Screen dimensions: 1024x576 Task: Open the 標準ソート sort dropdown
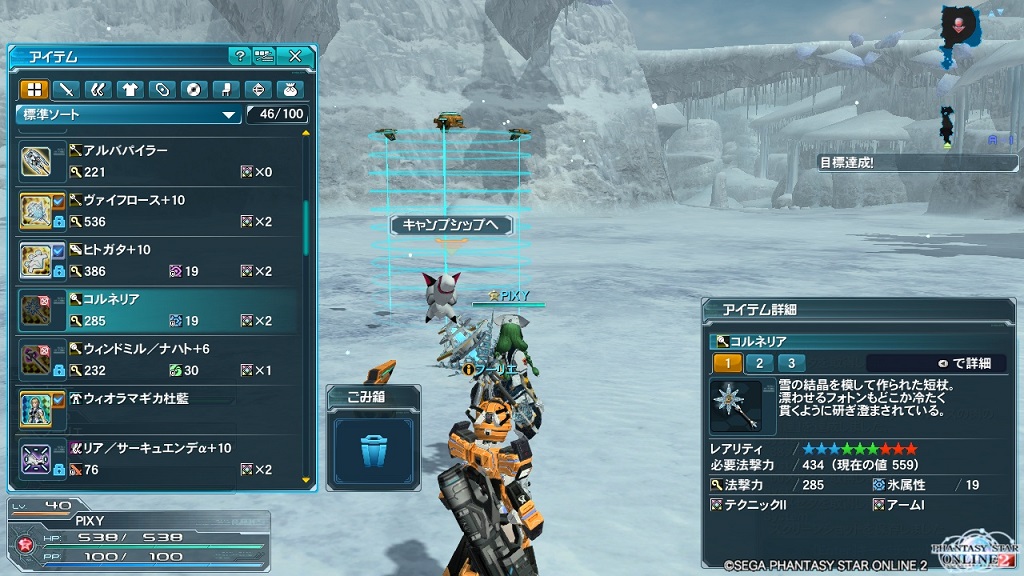tap(130, 115)
